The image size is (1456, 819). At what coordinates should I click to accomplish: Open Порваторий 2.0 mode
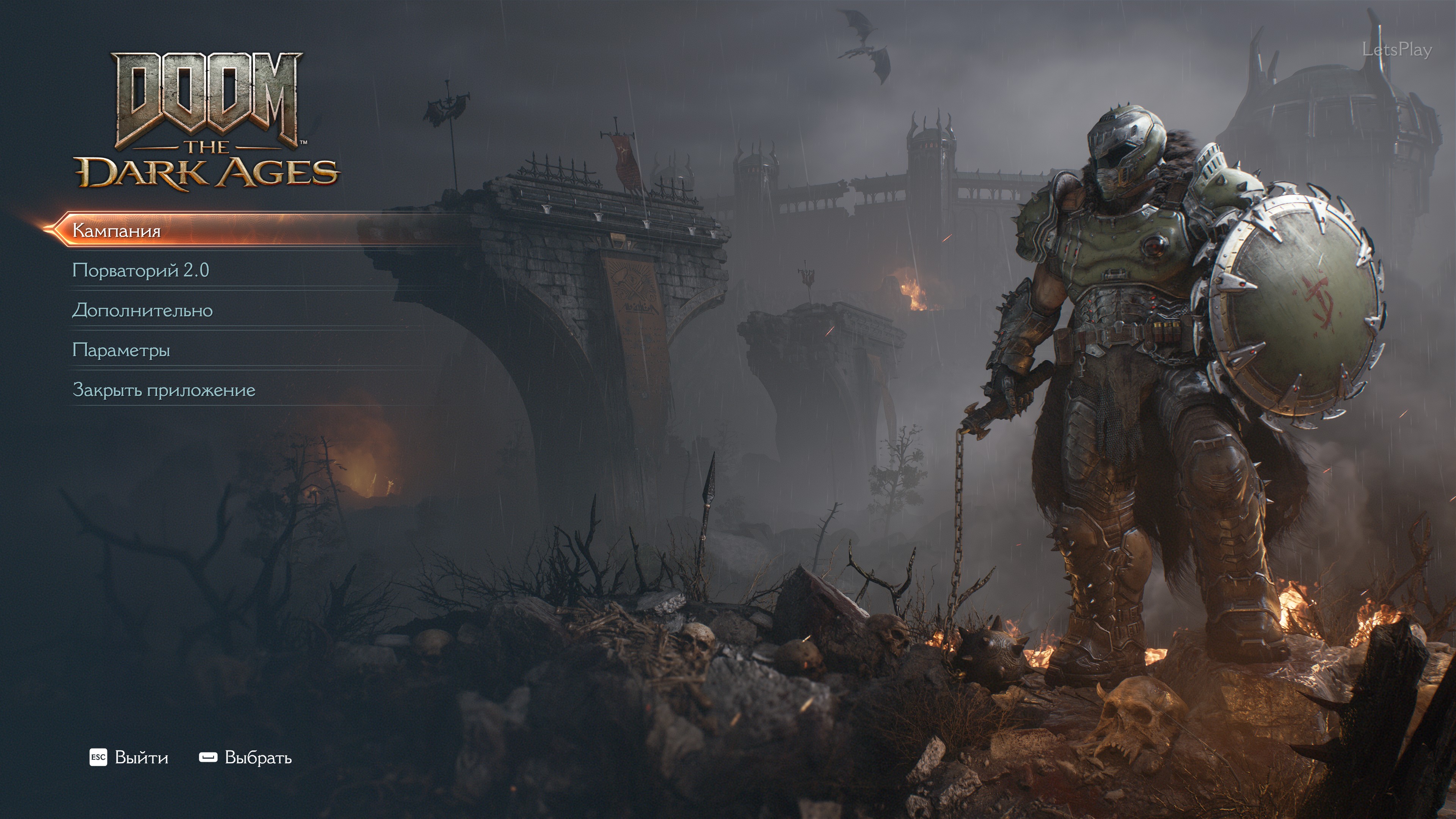tap(141, 271)
